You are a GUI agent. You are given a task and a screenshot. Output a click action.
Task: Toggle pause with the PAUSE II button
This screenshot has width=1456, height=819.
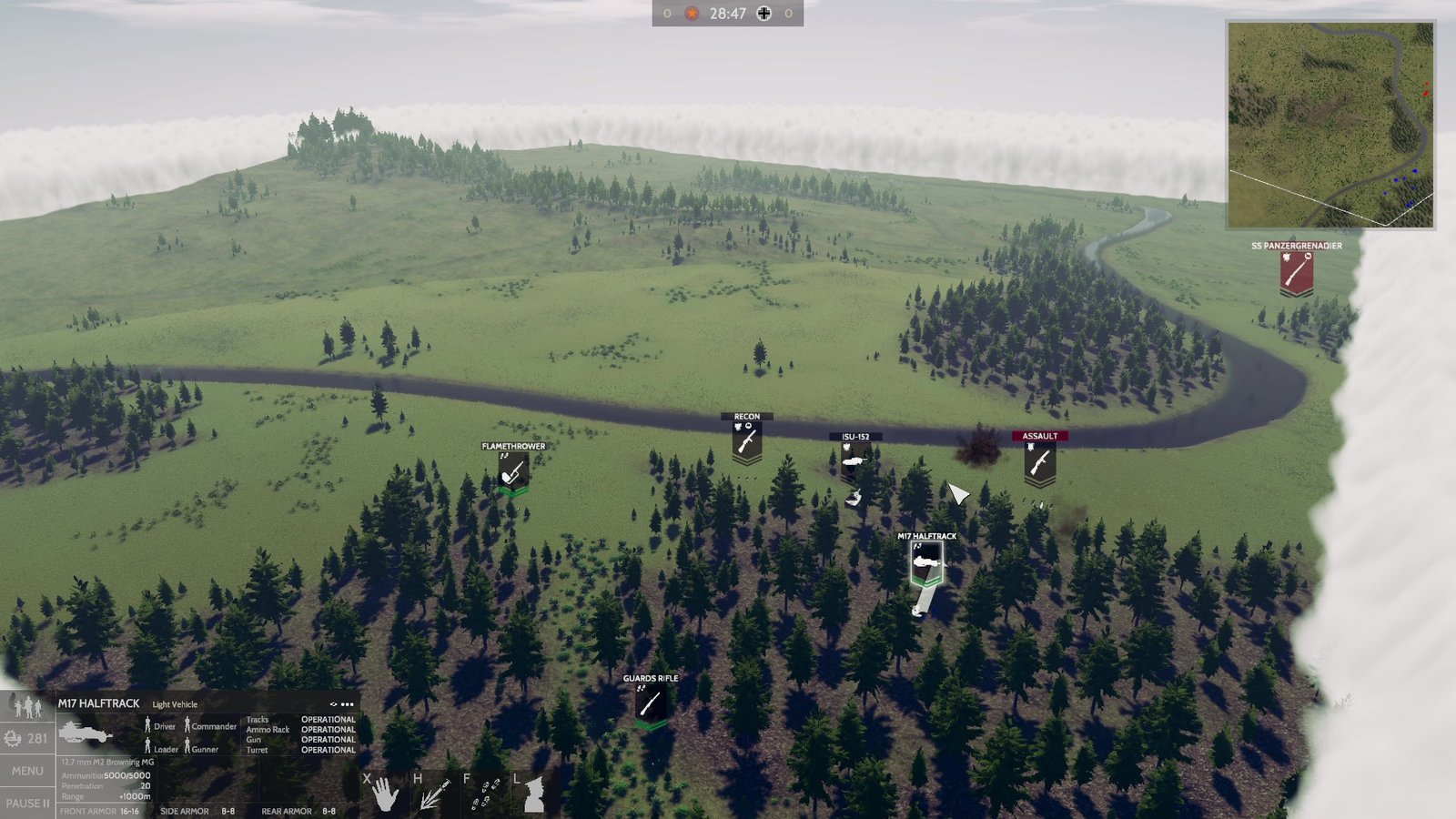pos(27,803)
